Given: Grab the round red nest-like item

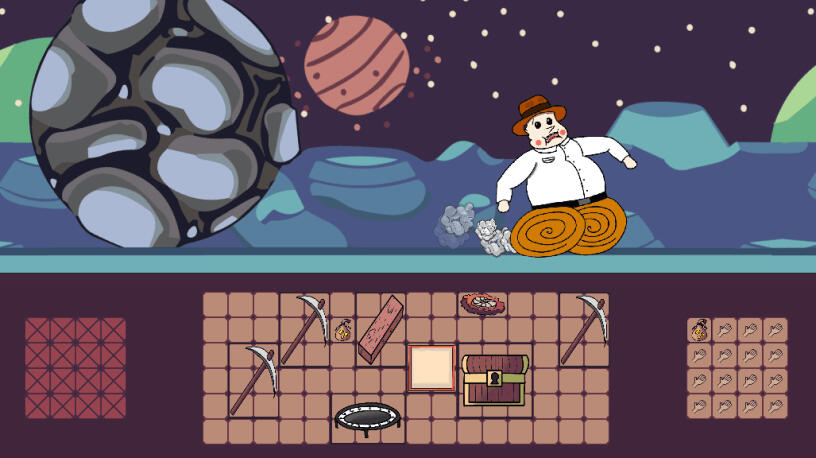Looking at the screenshot, I should tap(483, 303).
